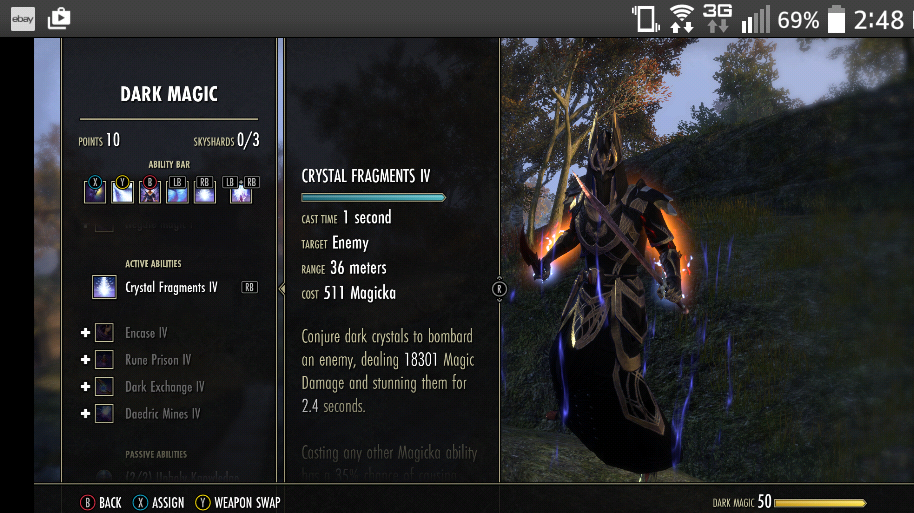Select the ability bar slot marked X

pos(96,192)
